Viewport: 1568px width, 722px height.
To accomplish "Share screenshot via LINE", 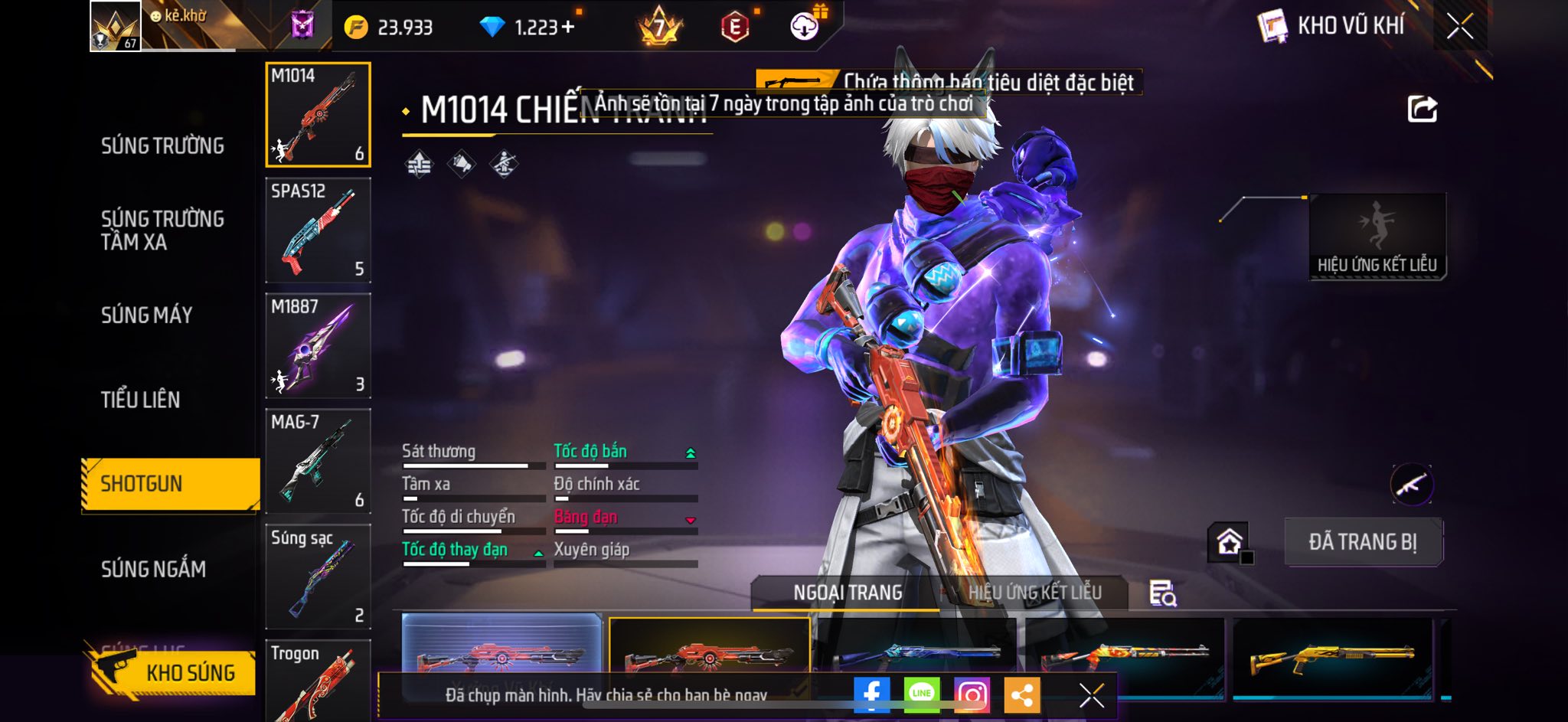I will (x=922, y=694).
